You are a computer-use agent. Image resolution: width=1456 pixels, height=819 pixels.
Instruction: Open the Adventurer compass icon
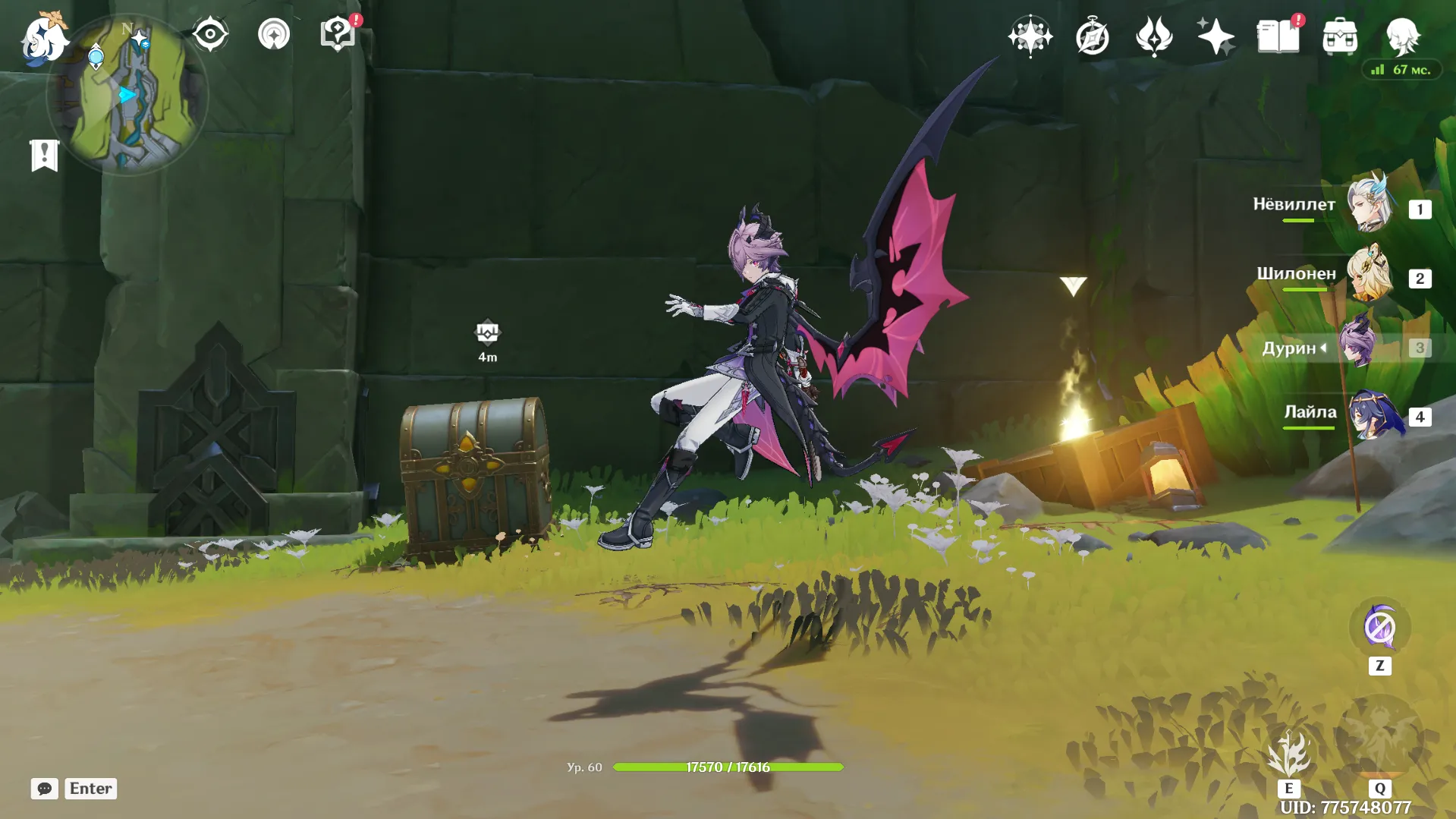(1093, 36)
